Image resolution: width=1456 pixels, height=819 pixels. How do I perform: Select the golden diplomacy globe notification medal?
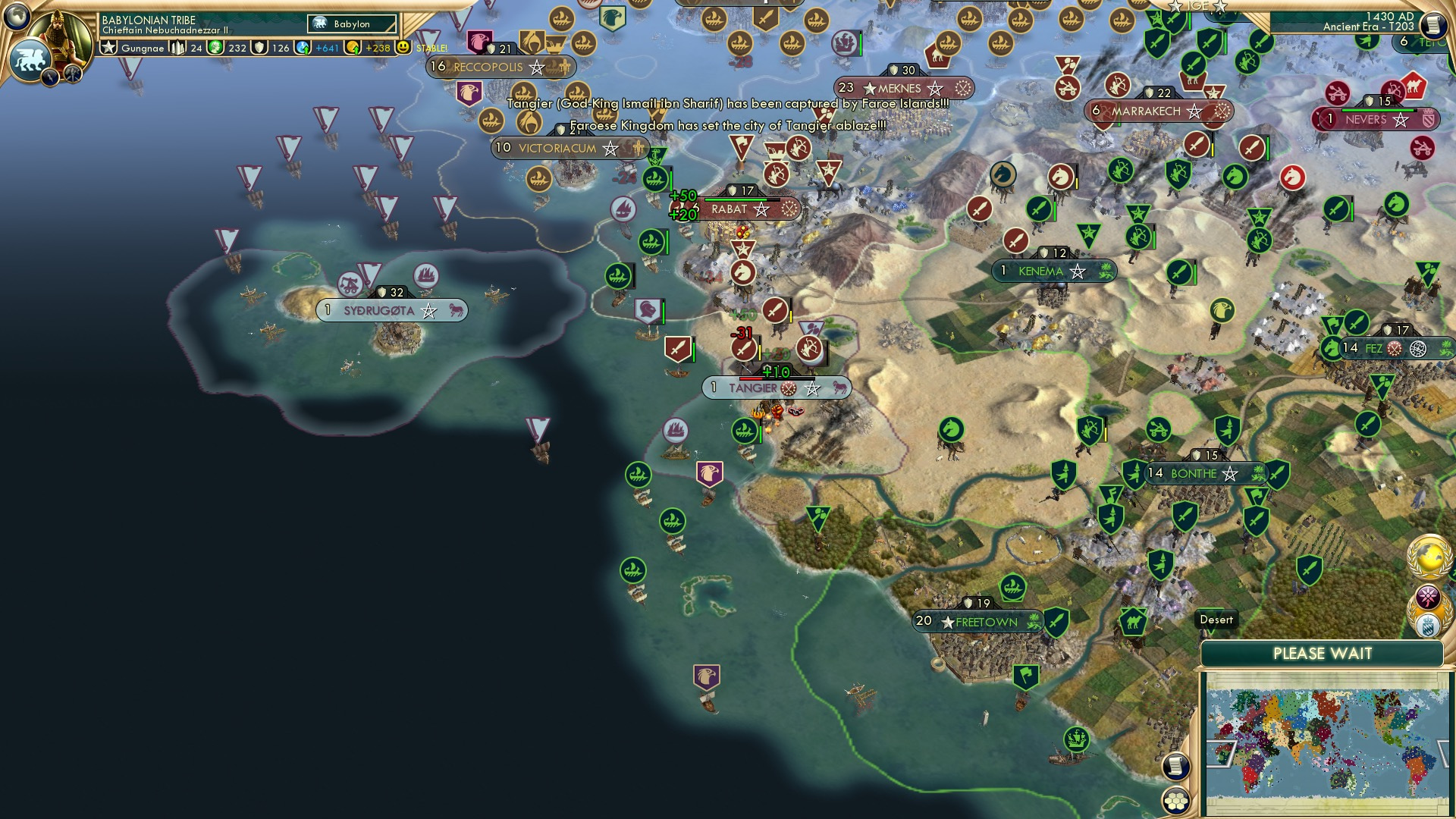1428,556
